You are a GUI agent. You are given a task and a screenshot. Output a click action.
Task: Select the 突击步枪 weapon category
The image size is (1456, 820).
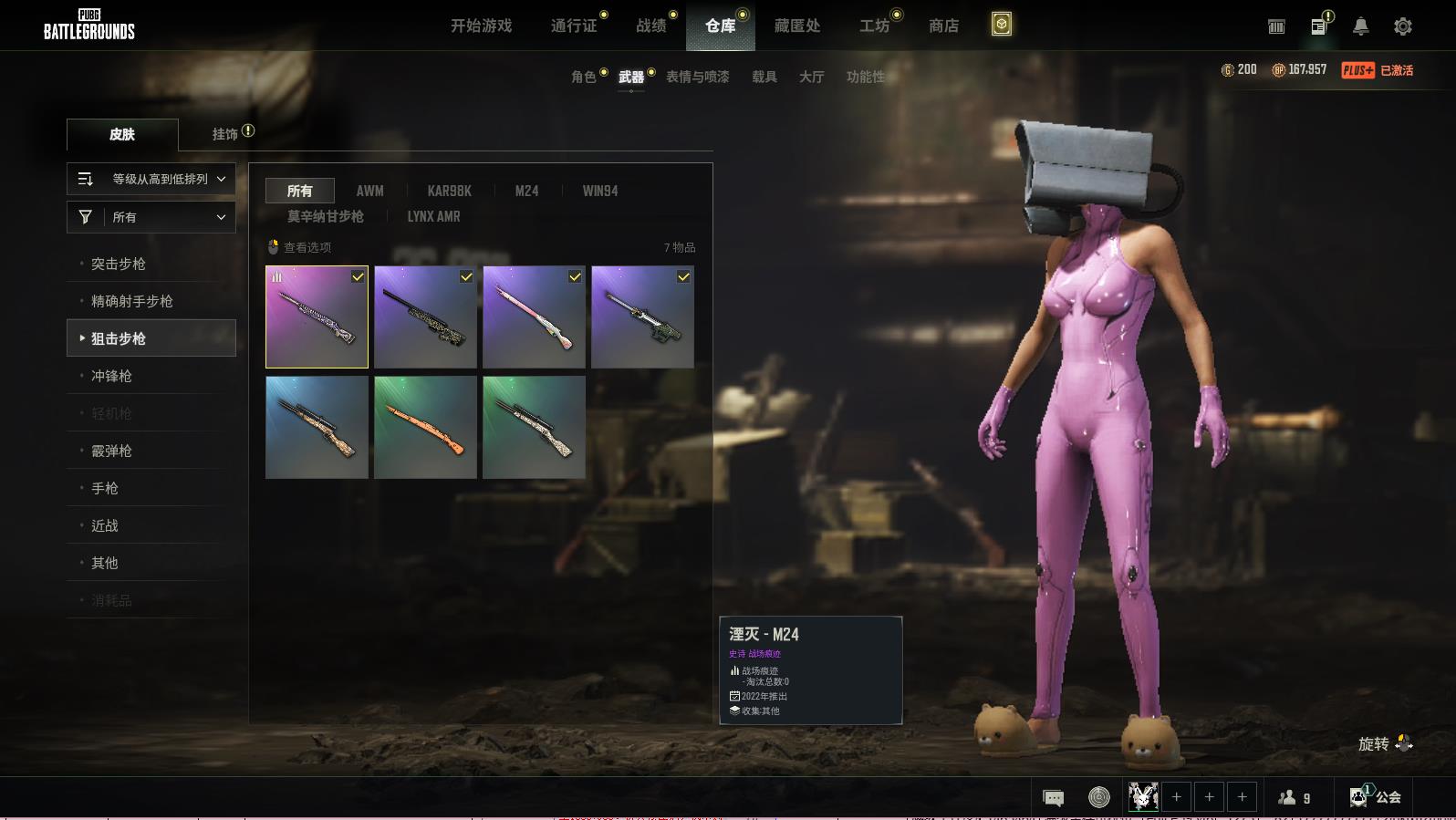(x=119, y=264)
